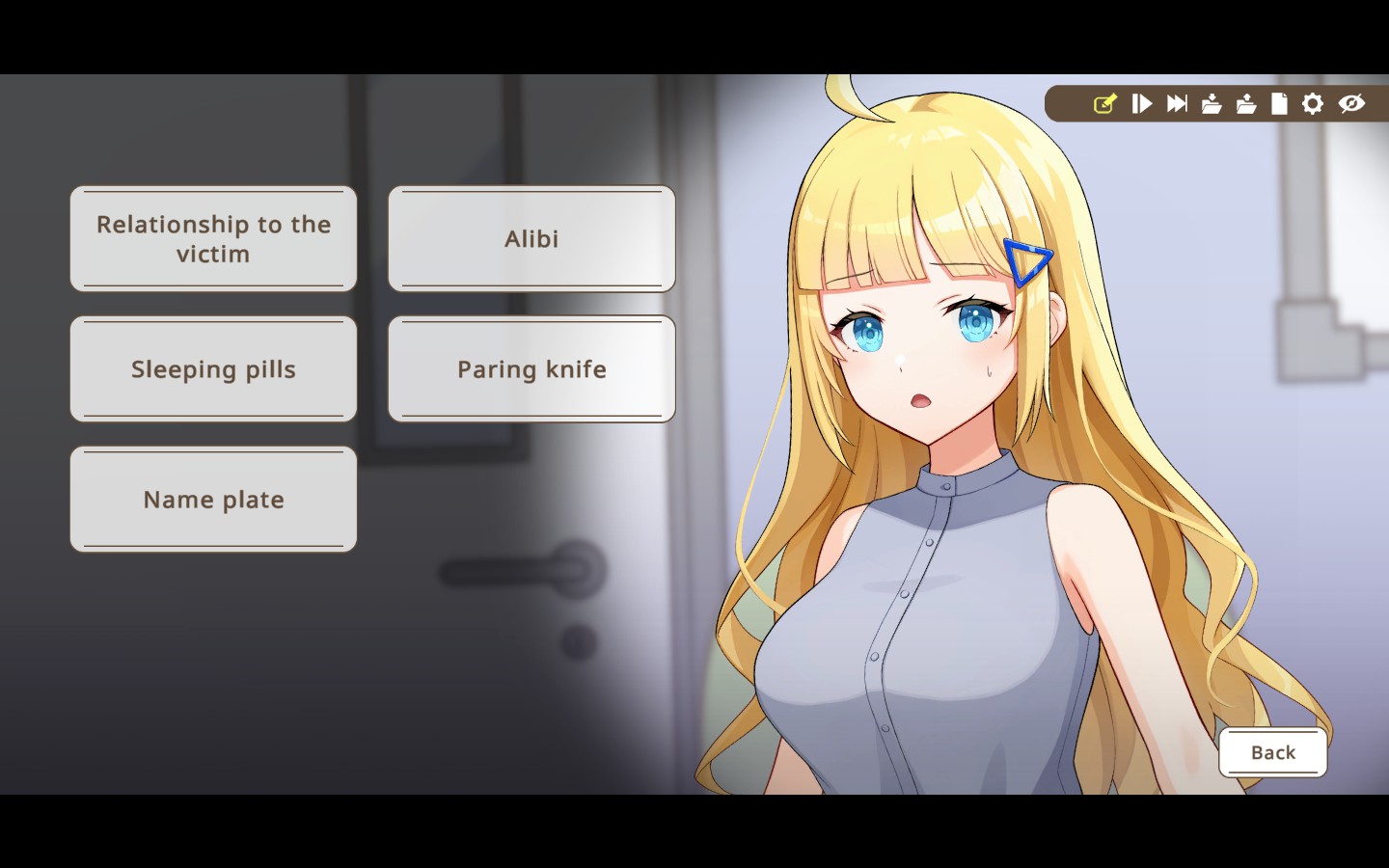Inquire about the Paring knife
Viewport: 1389px width, 868px height.
point(531,368)
